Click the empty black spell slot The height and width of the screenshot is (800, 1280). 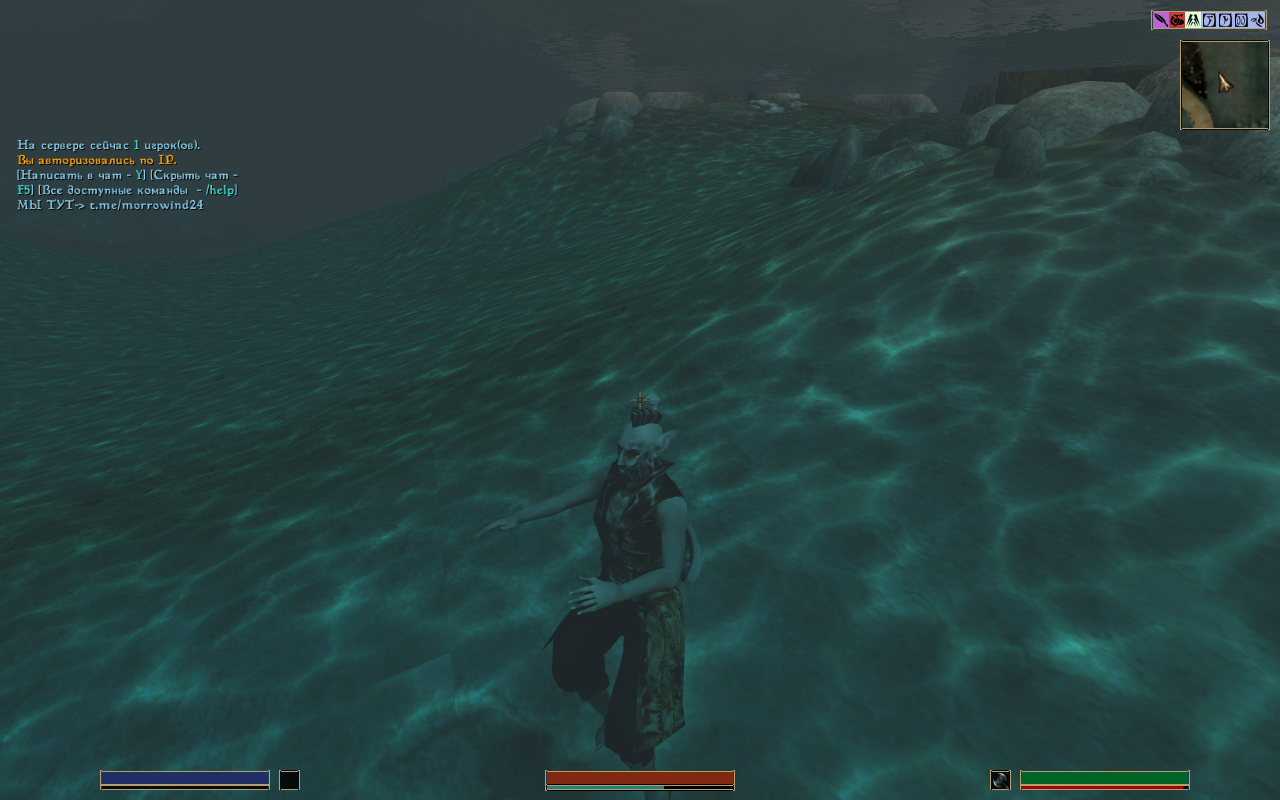click(289, 780)
